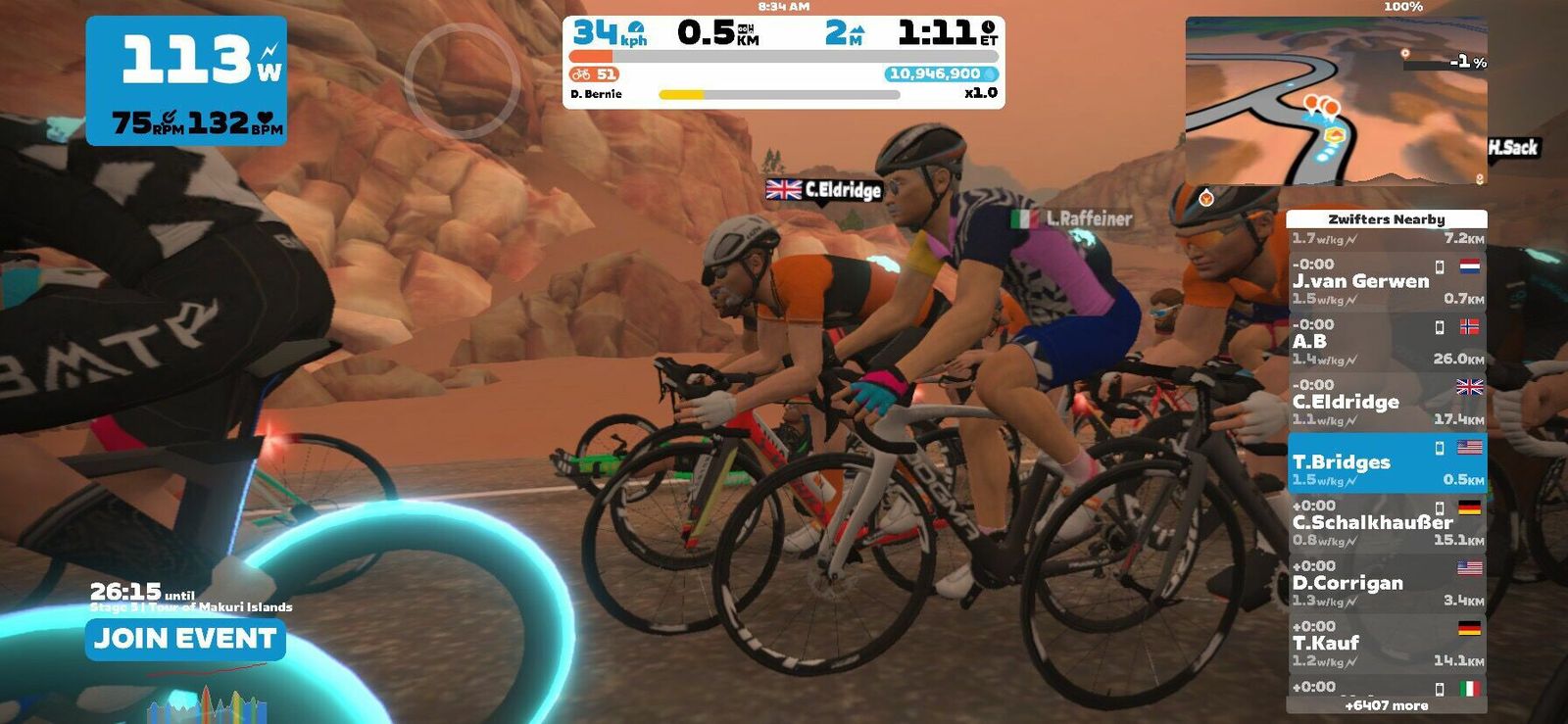Tap the empty power-up ring
Image resolution: width=1568 pixels, height=724 pixels.
click(x=462, y=80)
